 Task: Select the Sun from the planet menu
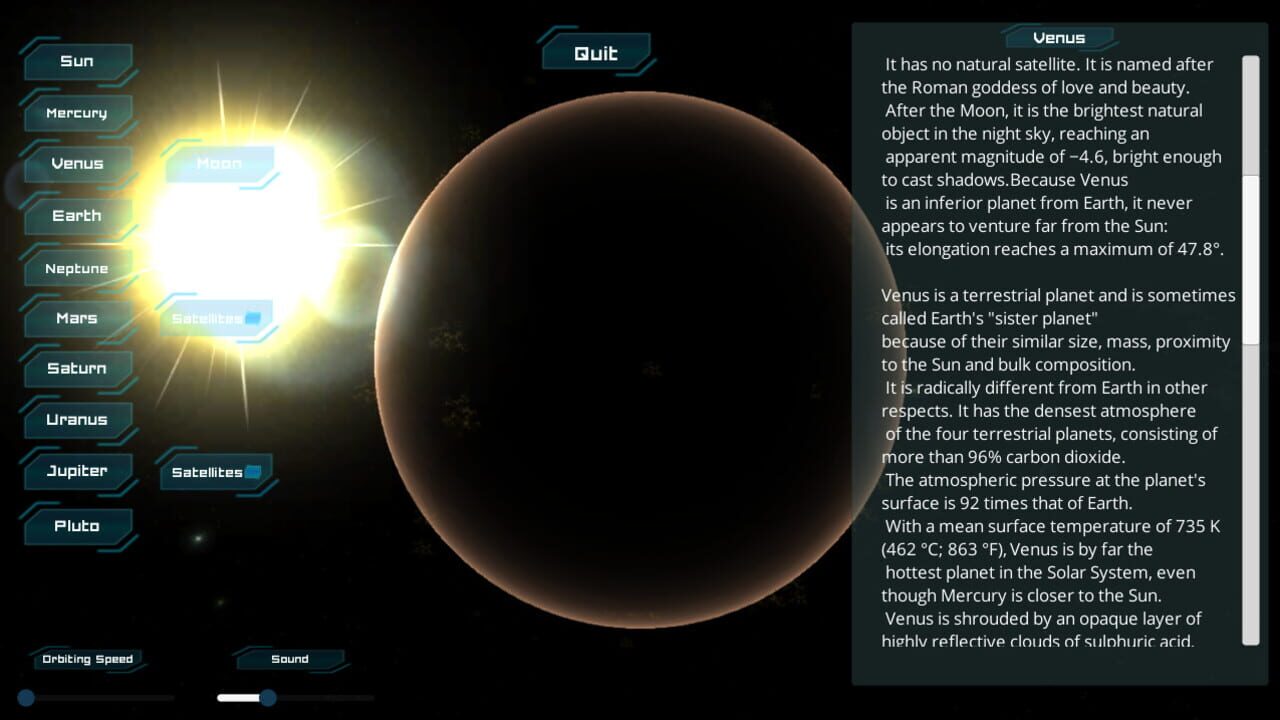[x=78, y=61]
